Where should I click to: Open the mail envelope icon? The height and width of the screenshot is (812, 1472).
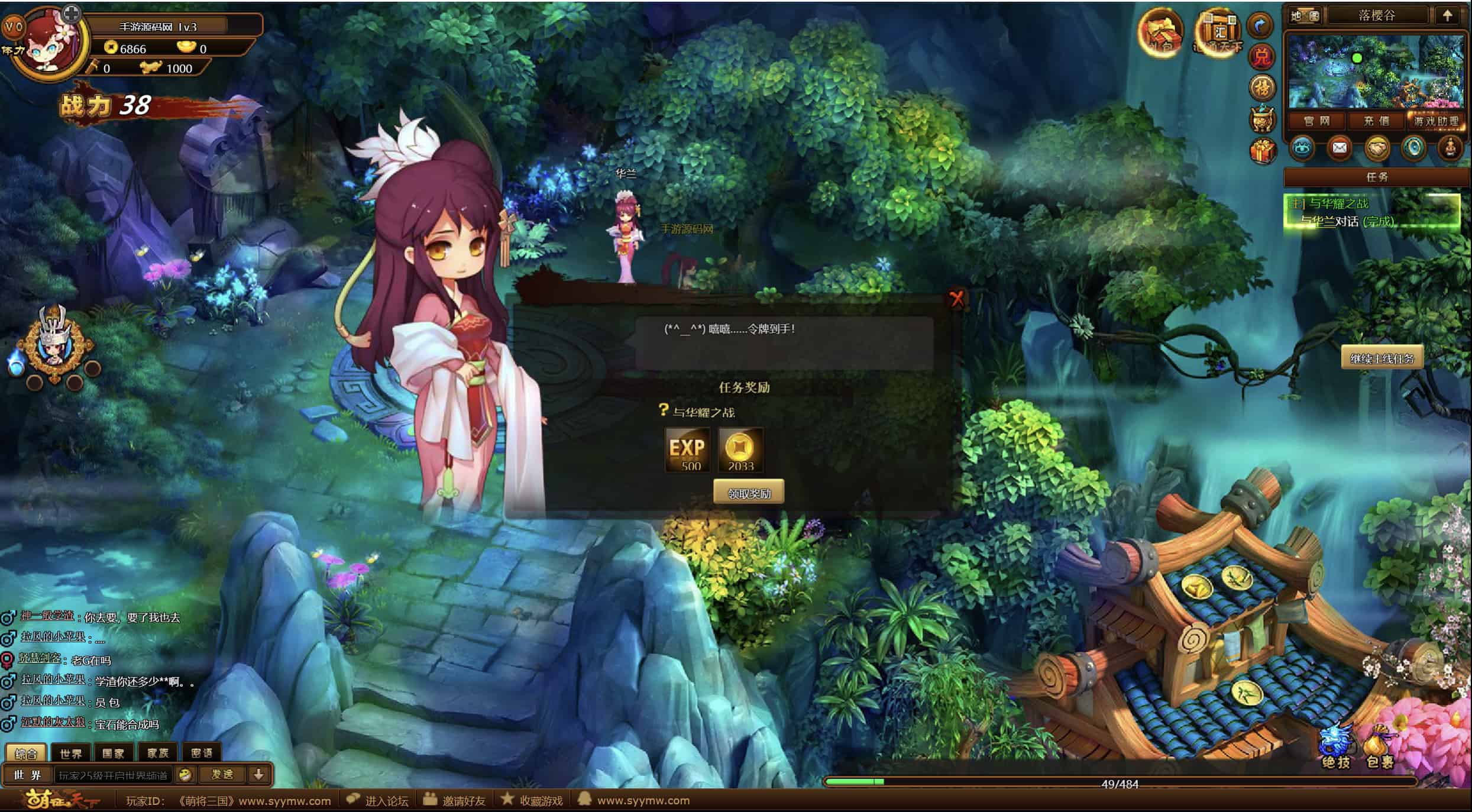pyautogui.click(x=1339, y=148)
